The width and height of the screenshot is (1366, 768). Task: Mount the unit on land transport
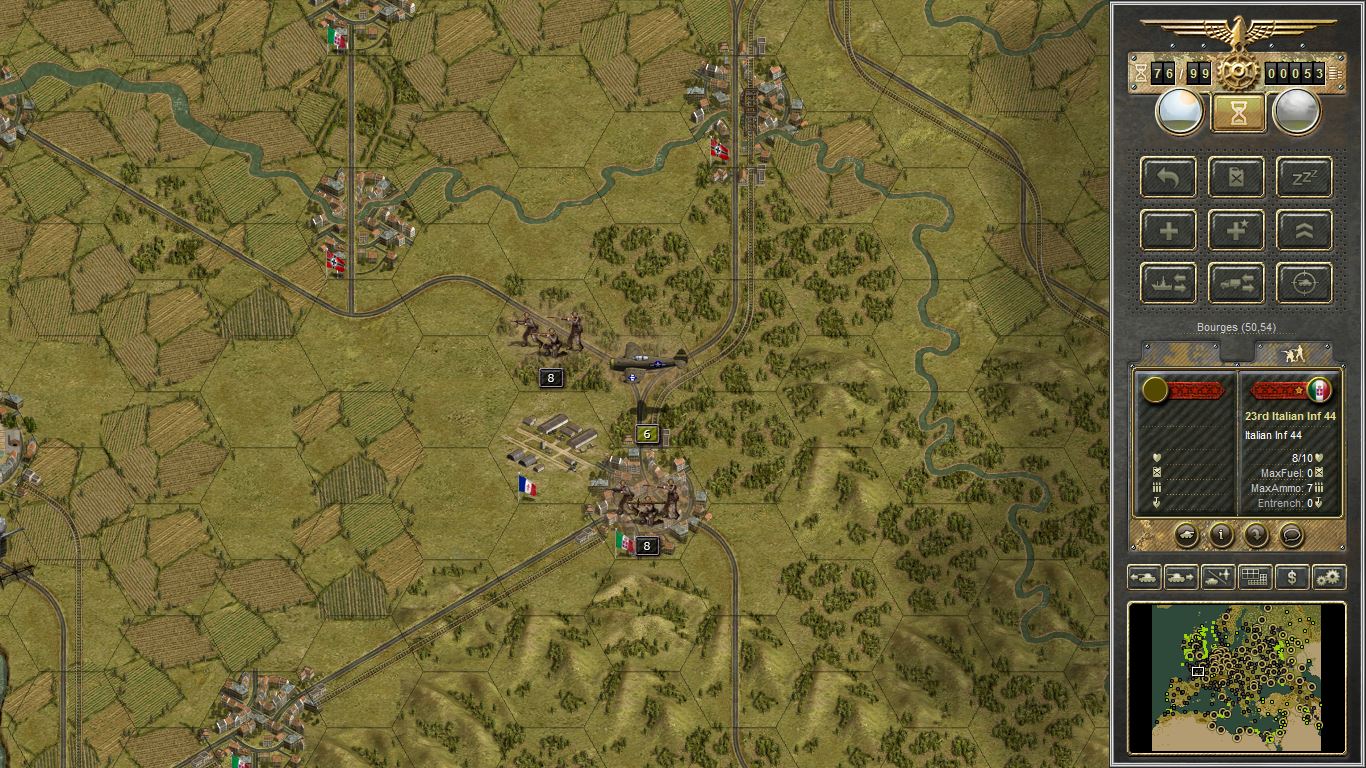pyautogui.click(x=1236, y=283)
